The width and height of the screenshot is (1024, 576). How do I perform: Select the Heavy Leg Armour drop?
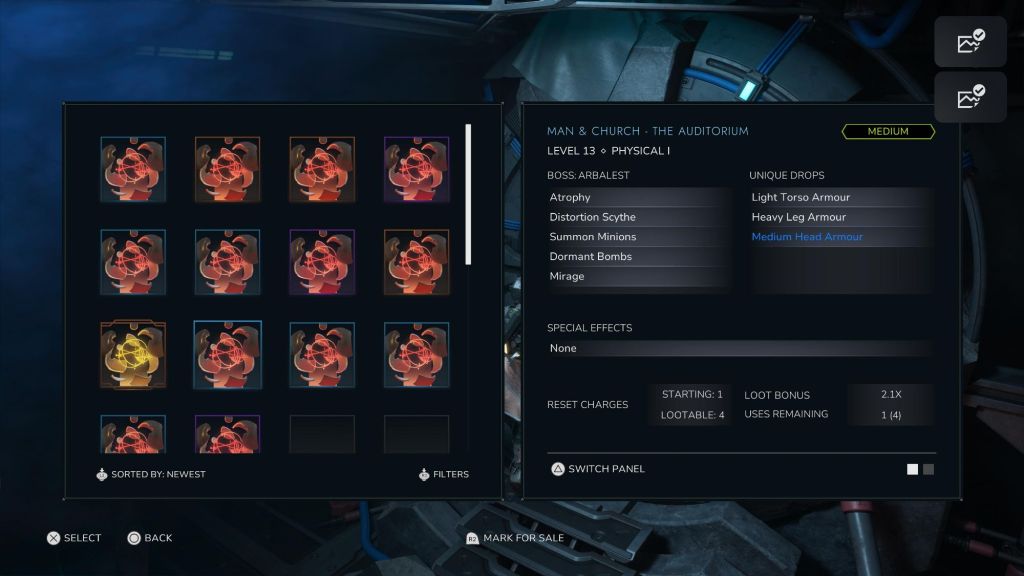tap(840, 217)
